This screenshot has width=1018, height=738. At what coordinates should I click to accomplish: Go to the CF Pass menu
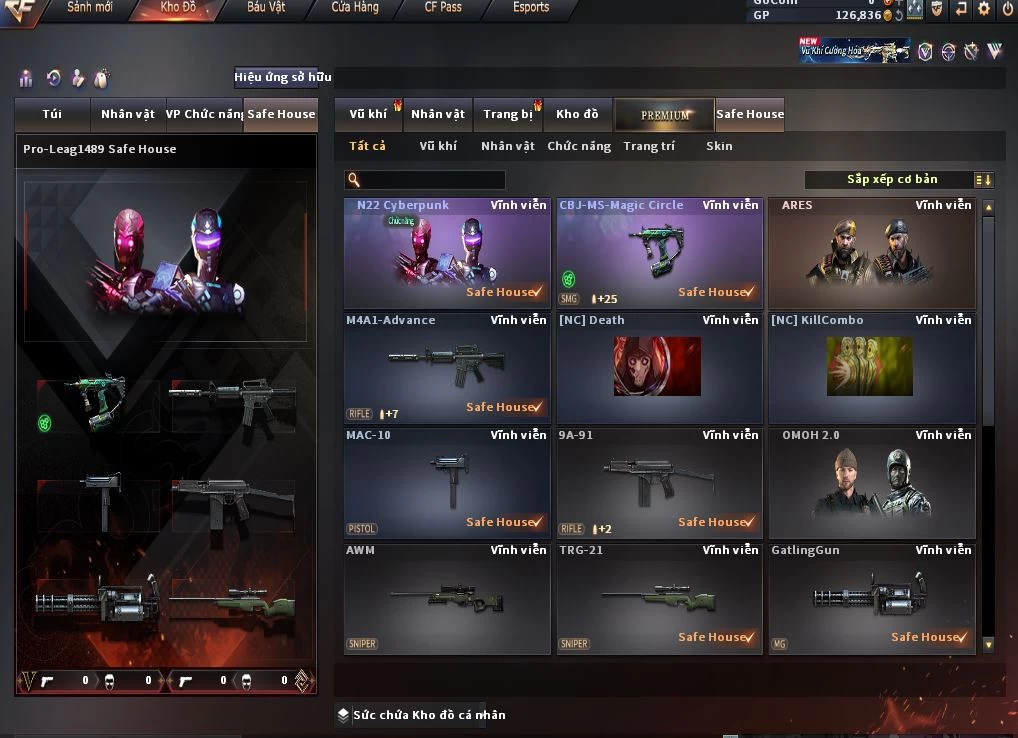point(443,8)
